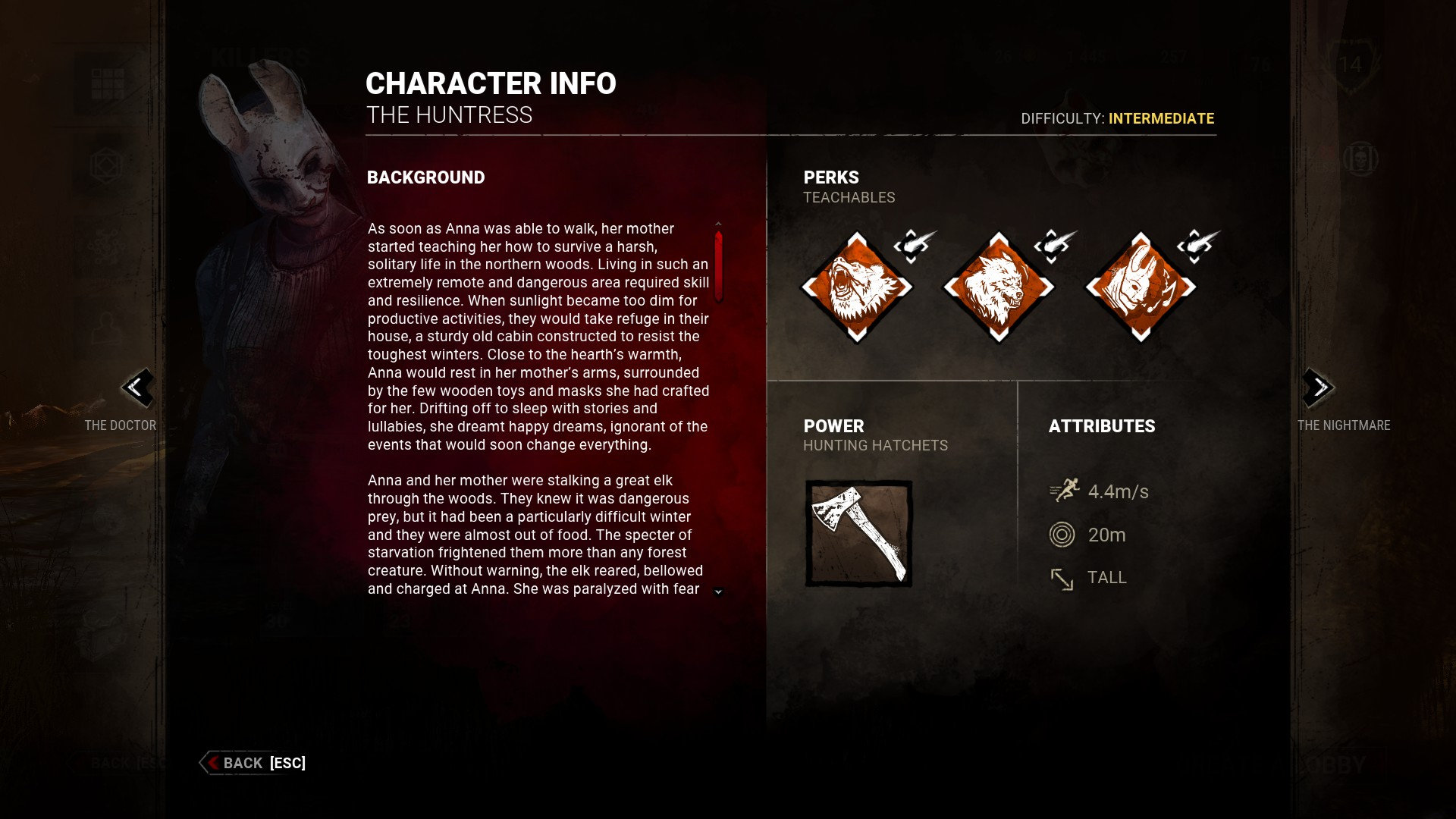
Task: Click the INTERMEDIATE difficulty label
Action: point(1162,118)
